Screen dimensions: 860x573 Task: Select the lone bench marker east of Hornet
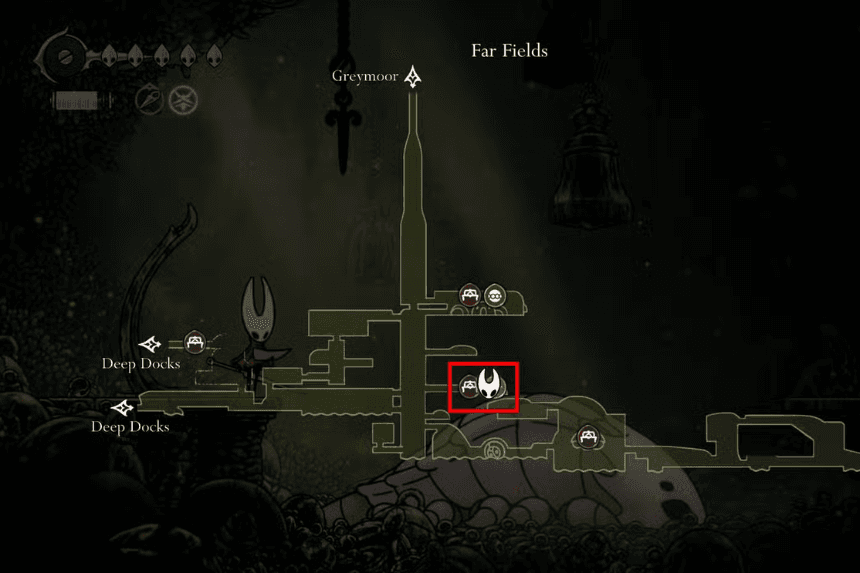(586, 438)
